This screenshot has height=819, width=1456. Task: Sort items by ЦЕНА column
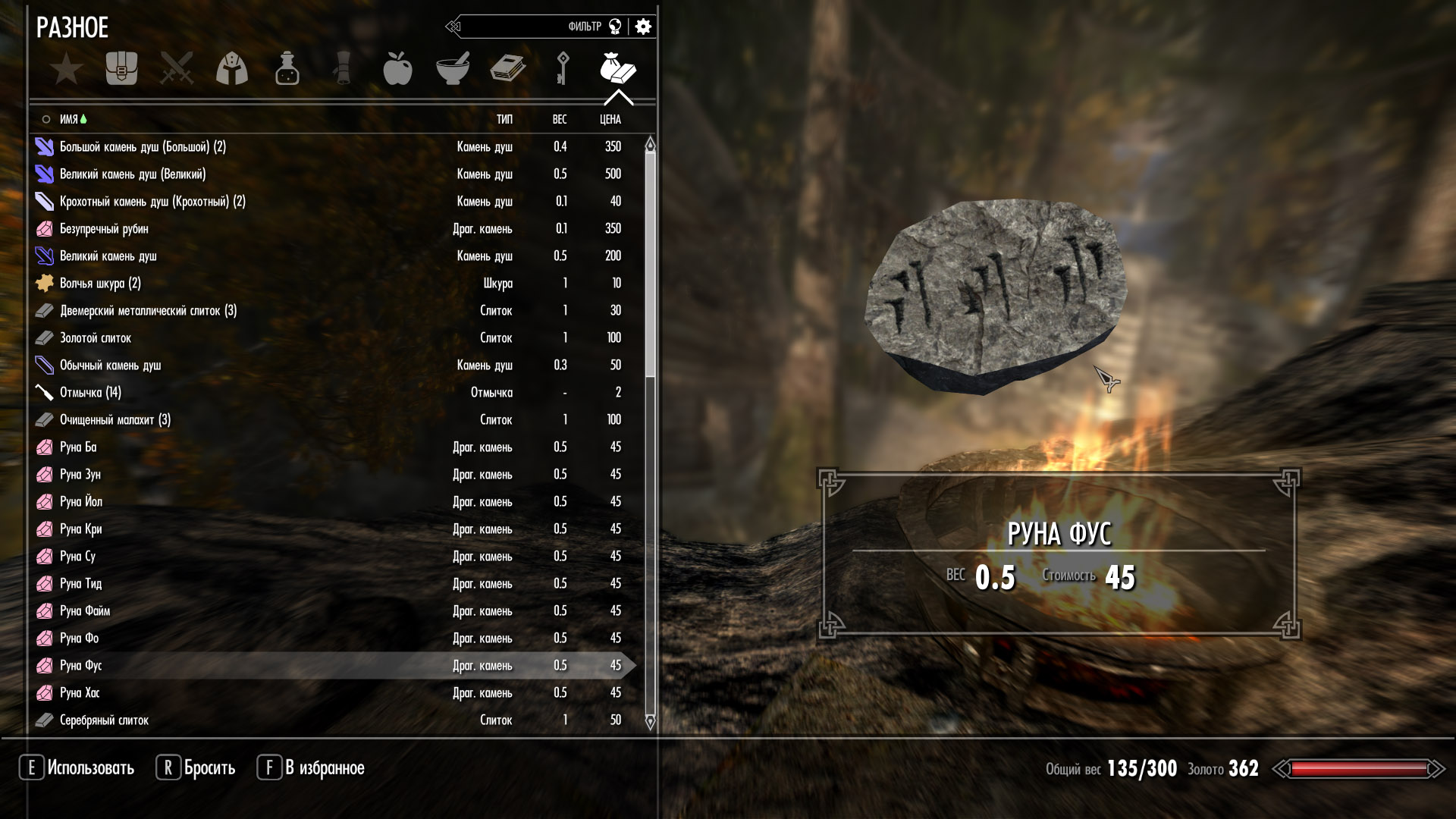tap(610, 120)
